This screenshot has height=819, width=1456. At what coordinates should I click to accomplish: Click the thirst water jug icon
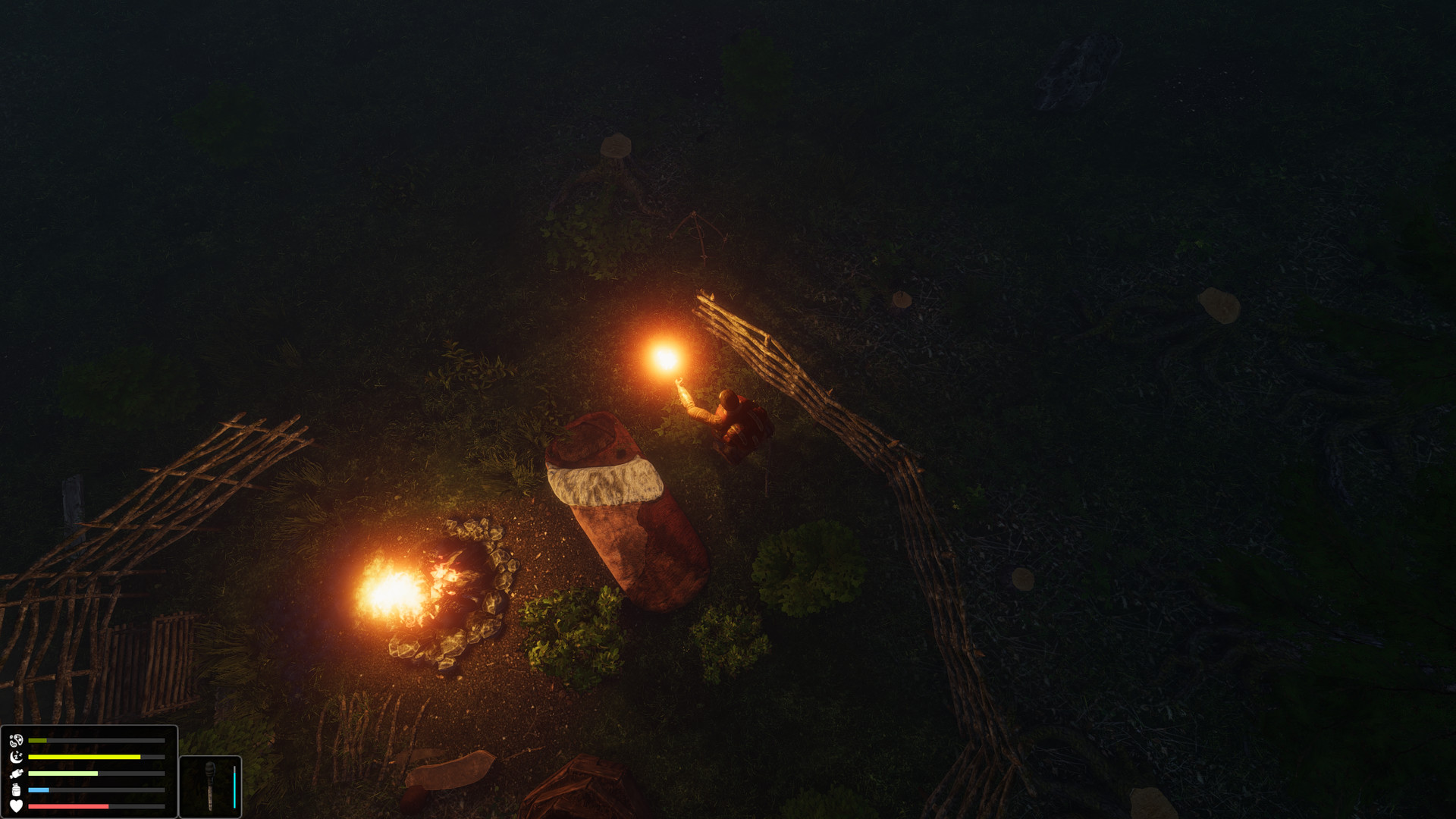14,790
